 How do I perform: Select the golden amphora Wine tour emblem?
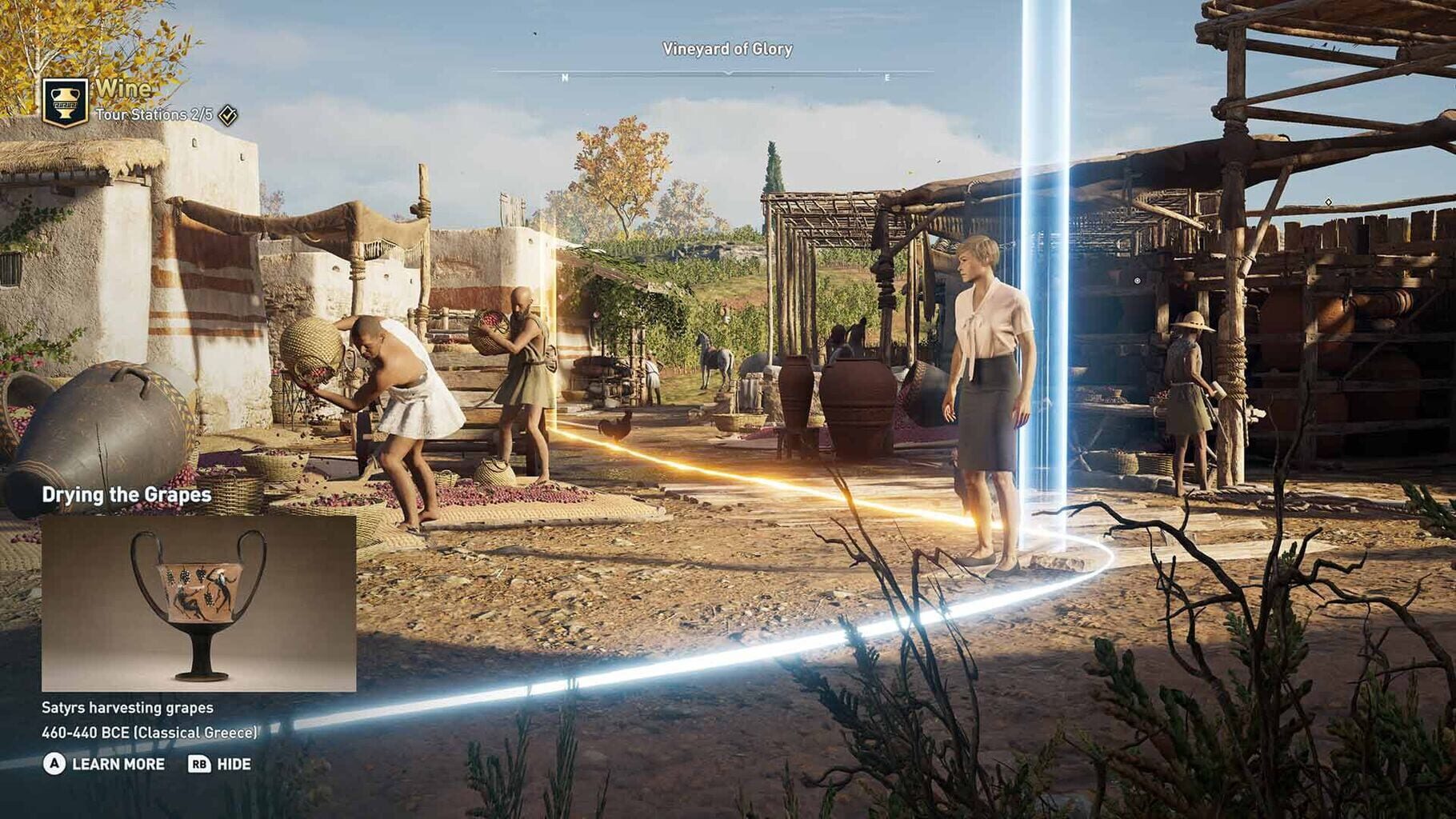(66, 102)
